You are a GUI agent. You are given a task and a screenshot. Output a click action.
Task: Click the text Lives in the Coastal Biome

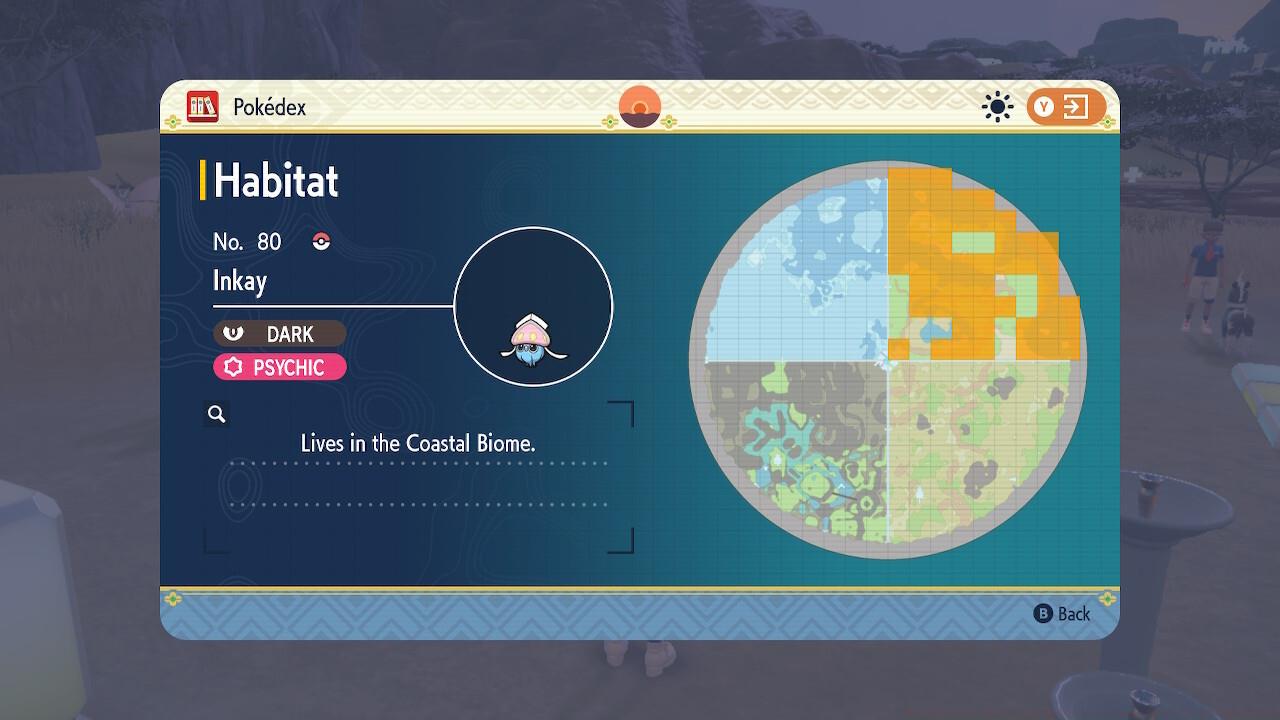coord(418,443)
